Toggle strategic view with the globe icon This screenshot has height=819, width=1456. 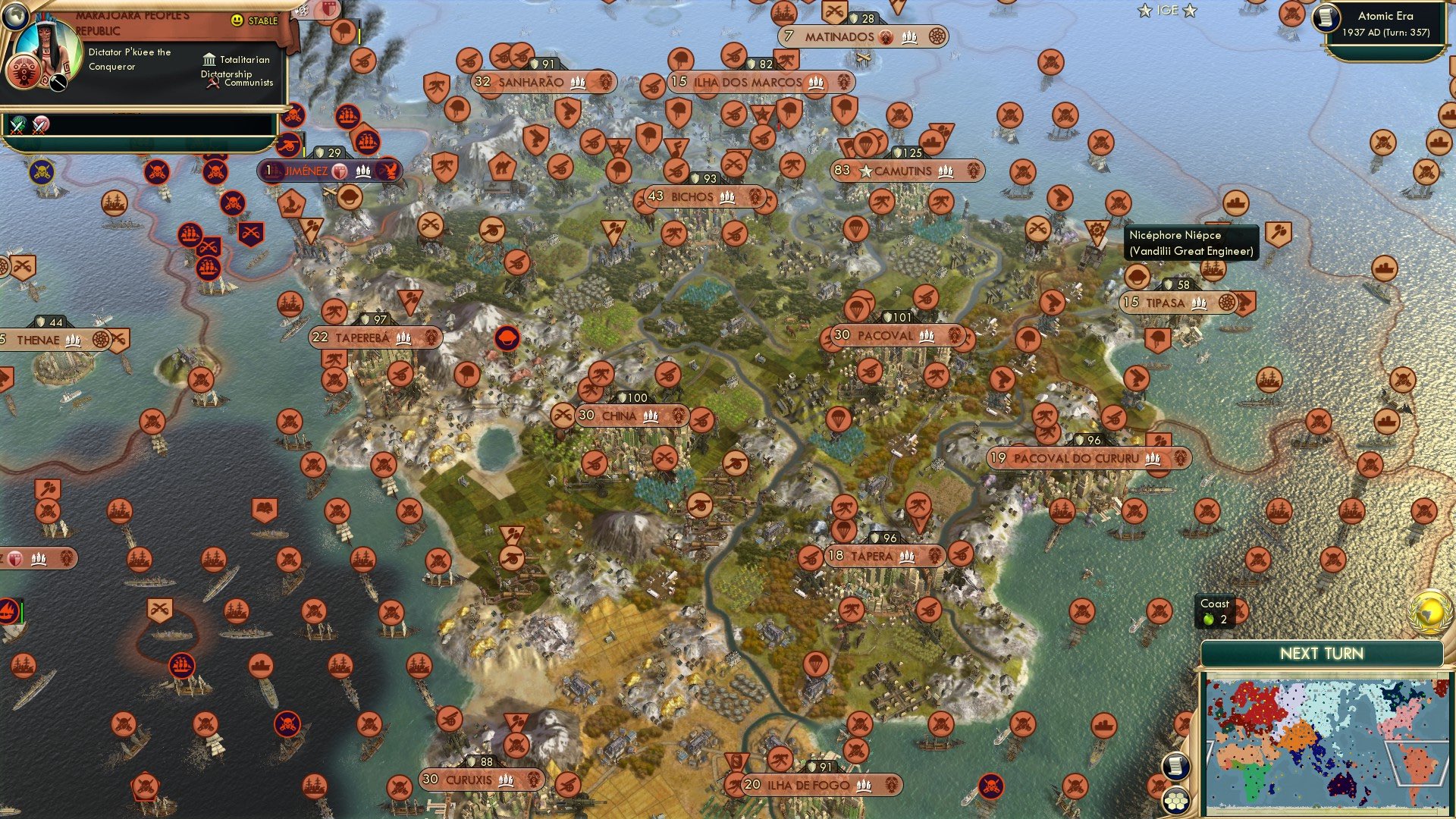click(16, 15)
